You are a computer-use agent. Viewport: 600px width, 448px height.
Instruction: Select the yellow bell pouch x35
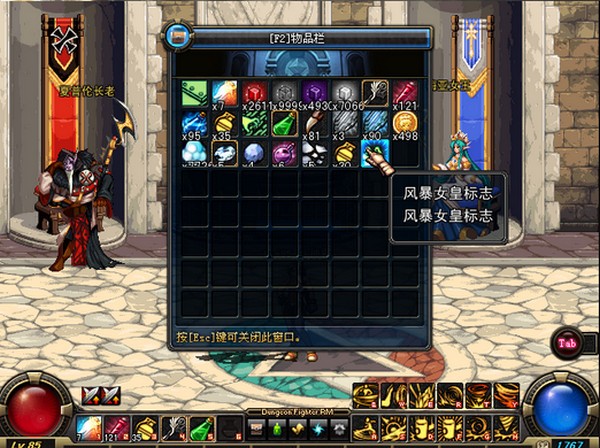pos(224,123)
